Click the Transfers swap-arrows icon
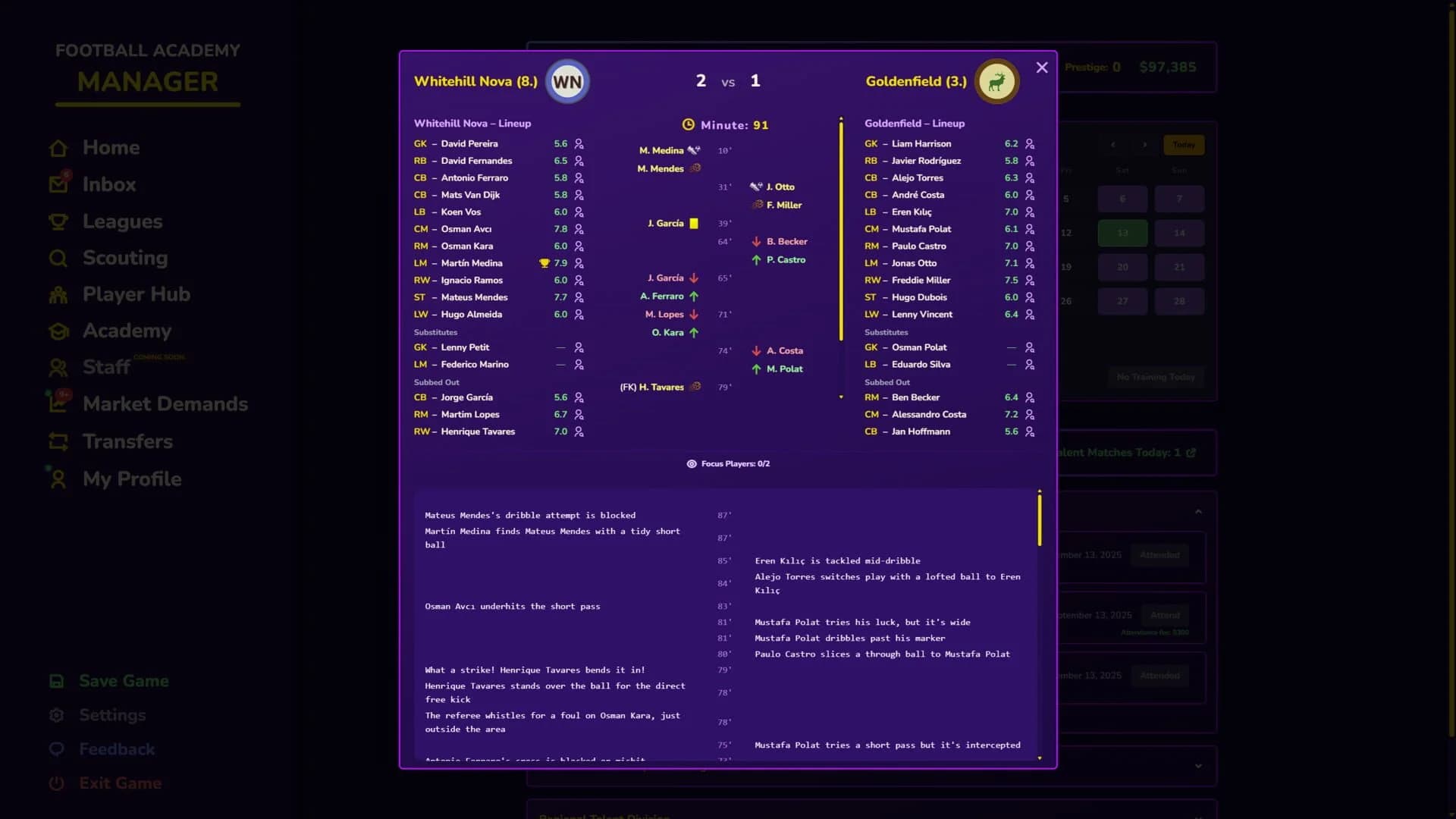1456x819 pixels. point(60,441)
